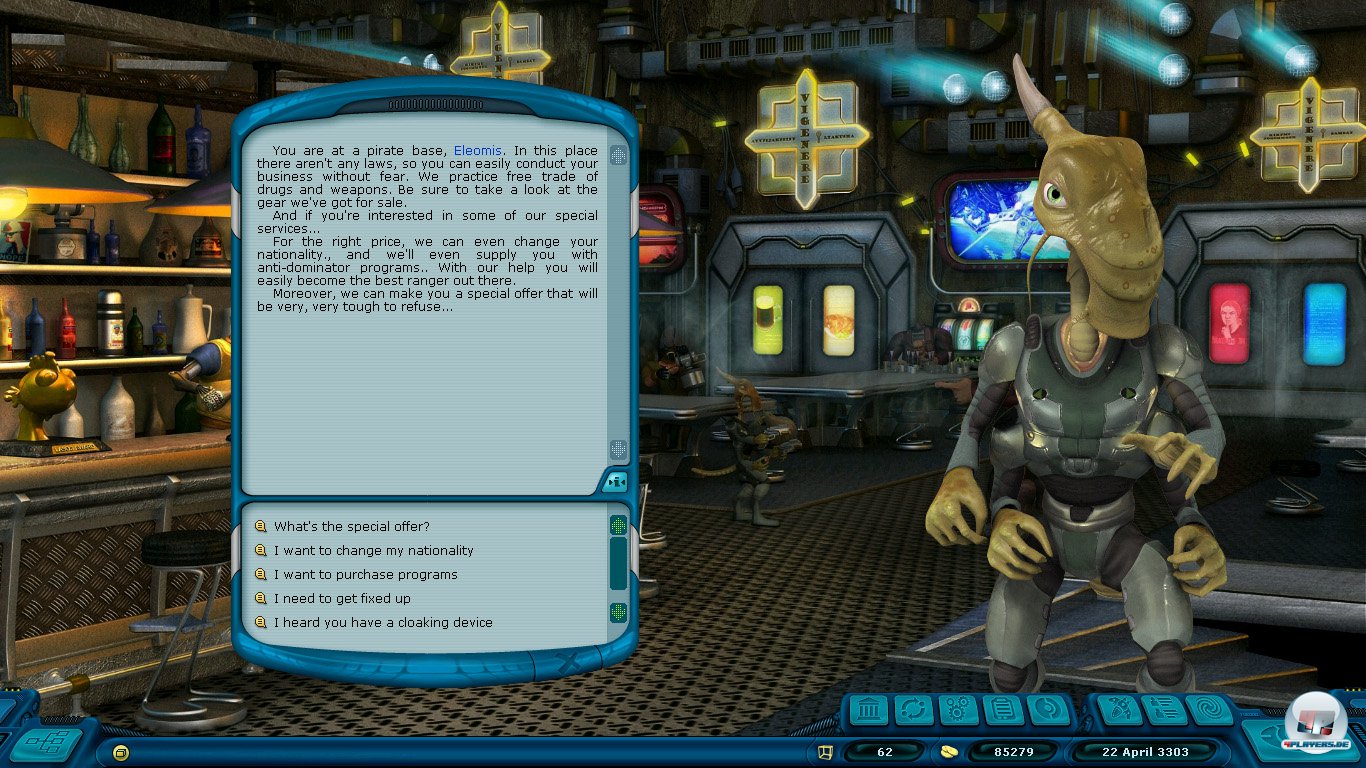Click the reply list's green scroll-down arrow
Screen dimensions: 1366x768
(619, 612)
